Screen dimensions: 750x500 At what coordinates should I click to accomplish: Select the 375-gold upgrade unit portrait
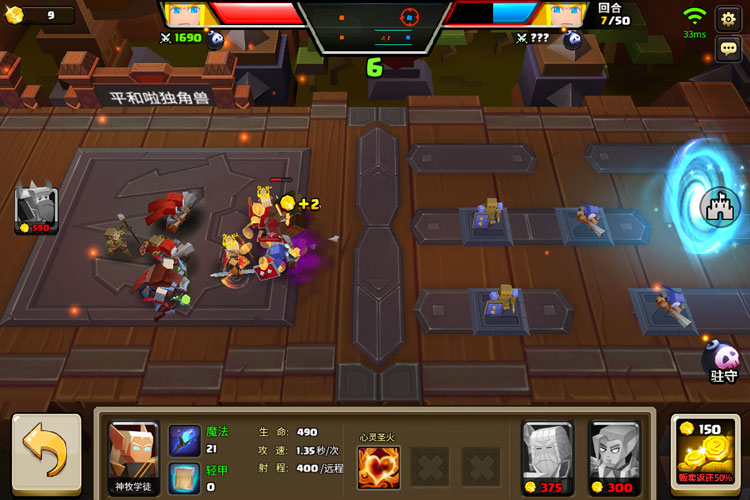pyautogui.click(x=548, y=457)
